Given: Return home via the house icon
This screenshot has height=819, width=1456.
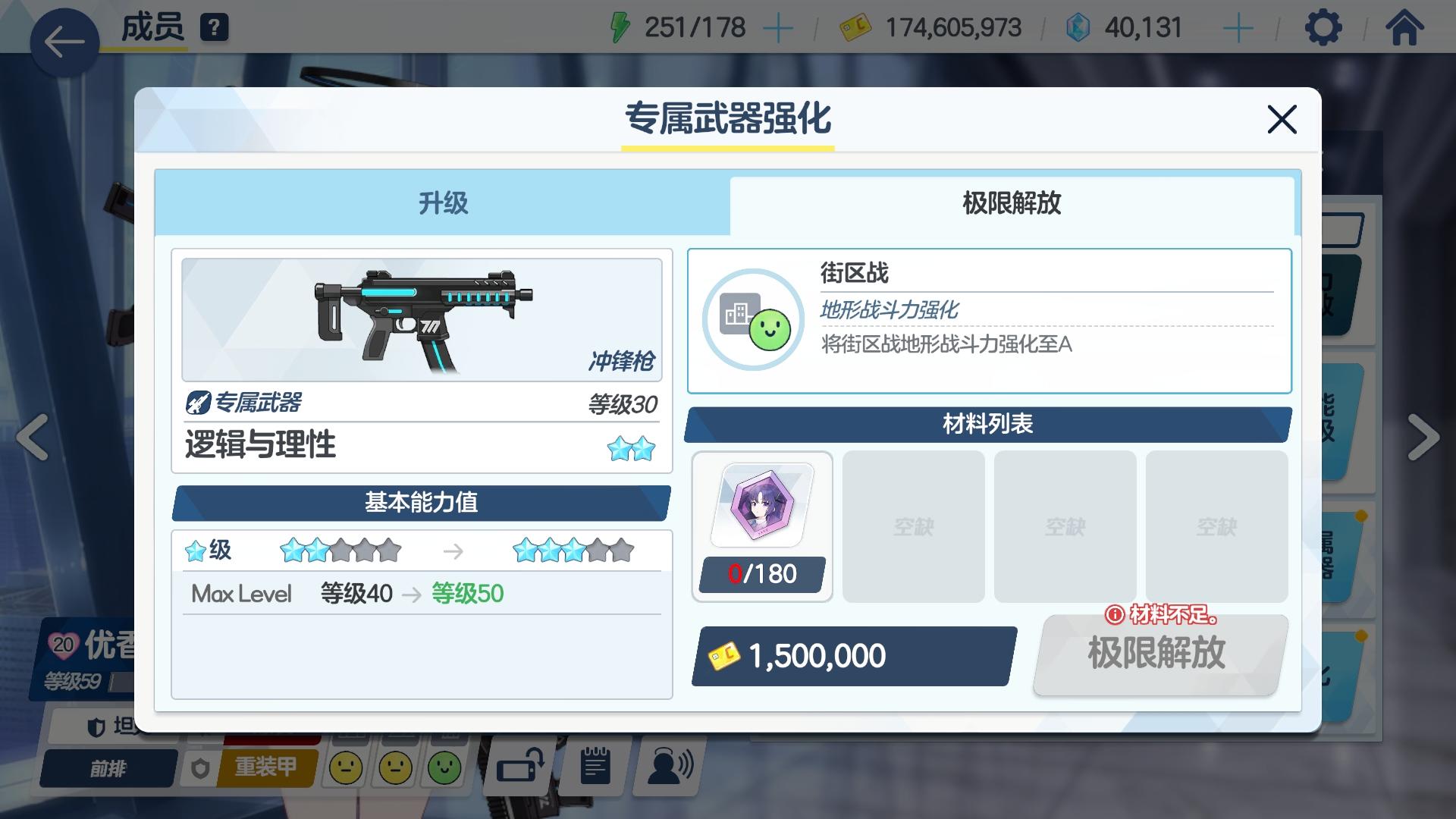Looking at the screenshot, I should (1407, 27).
